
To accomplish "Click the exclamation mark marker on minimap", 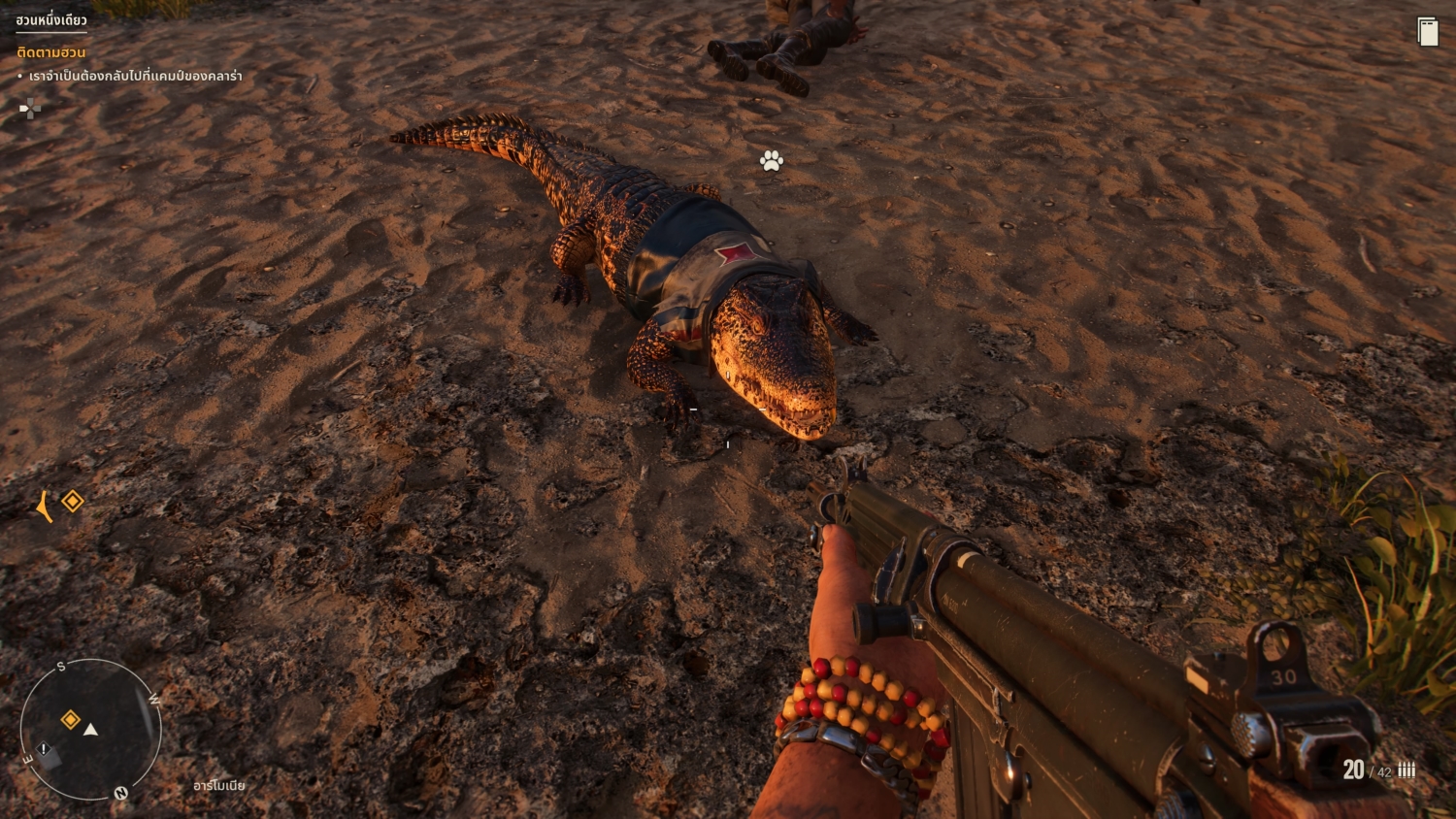I will point(44,748).
